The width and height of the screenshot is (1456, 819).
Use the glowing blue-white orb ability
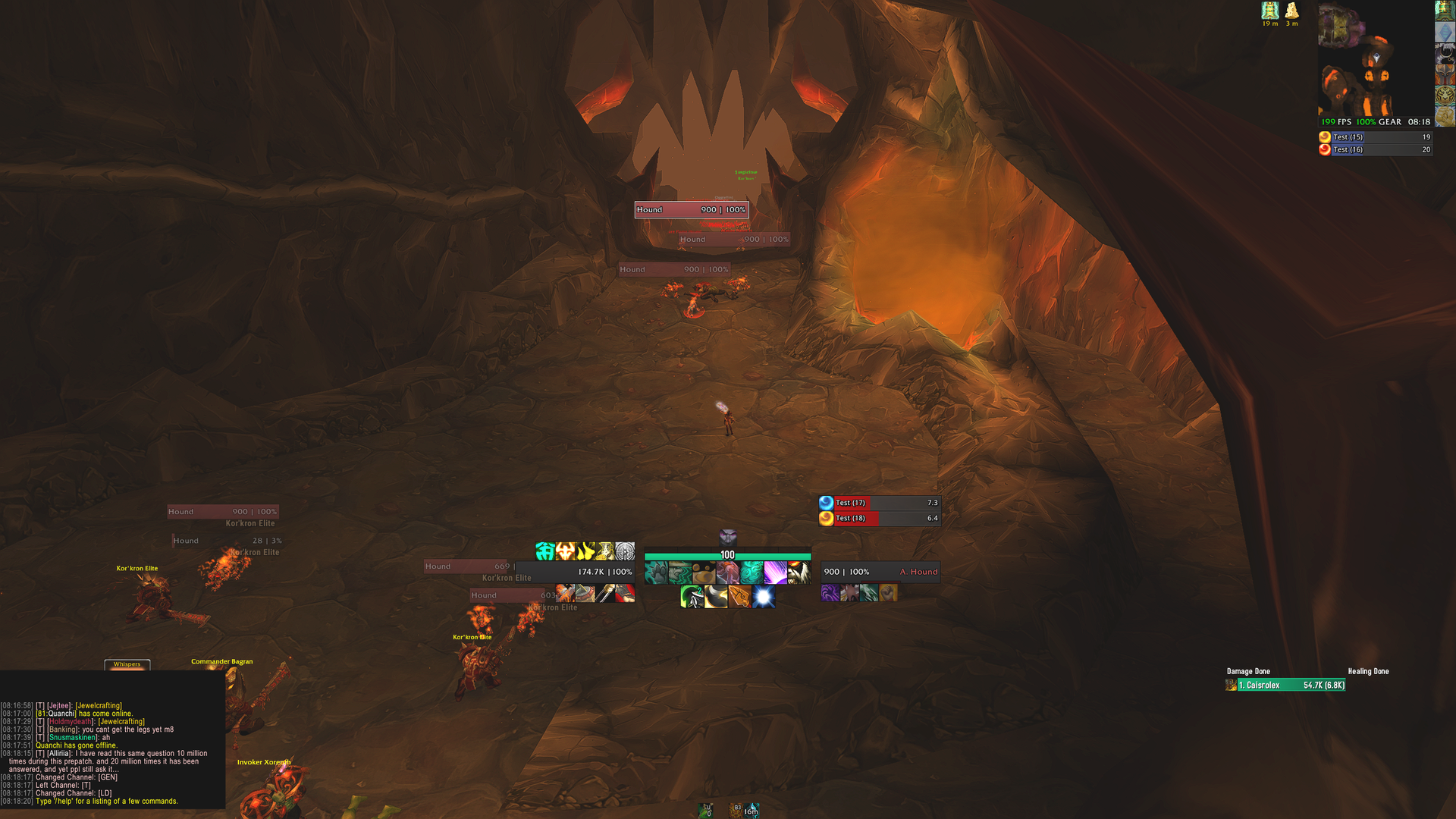764,597
